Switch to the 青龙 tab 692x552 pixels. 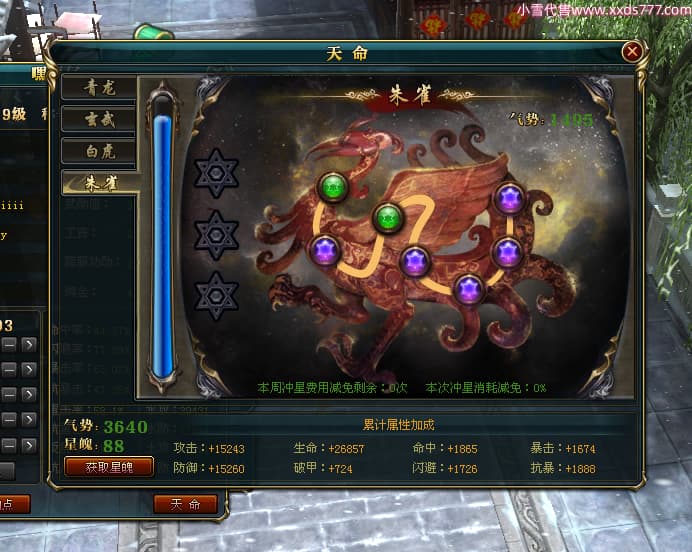point(100,87)
